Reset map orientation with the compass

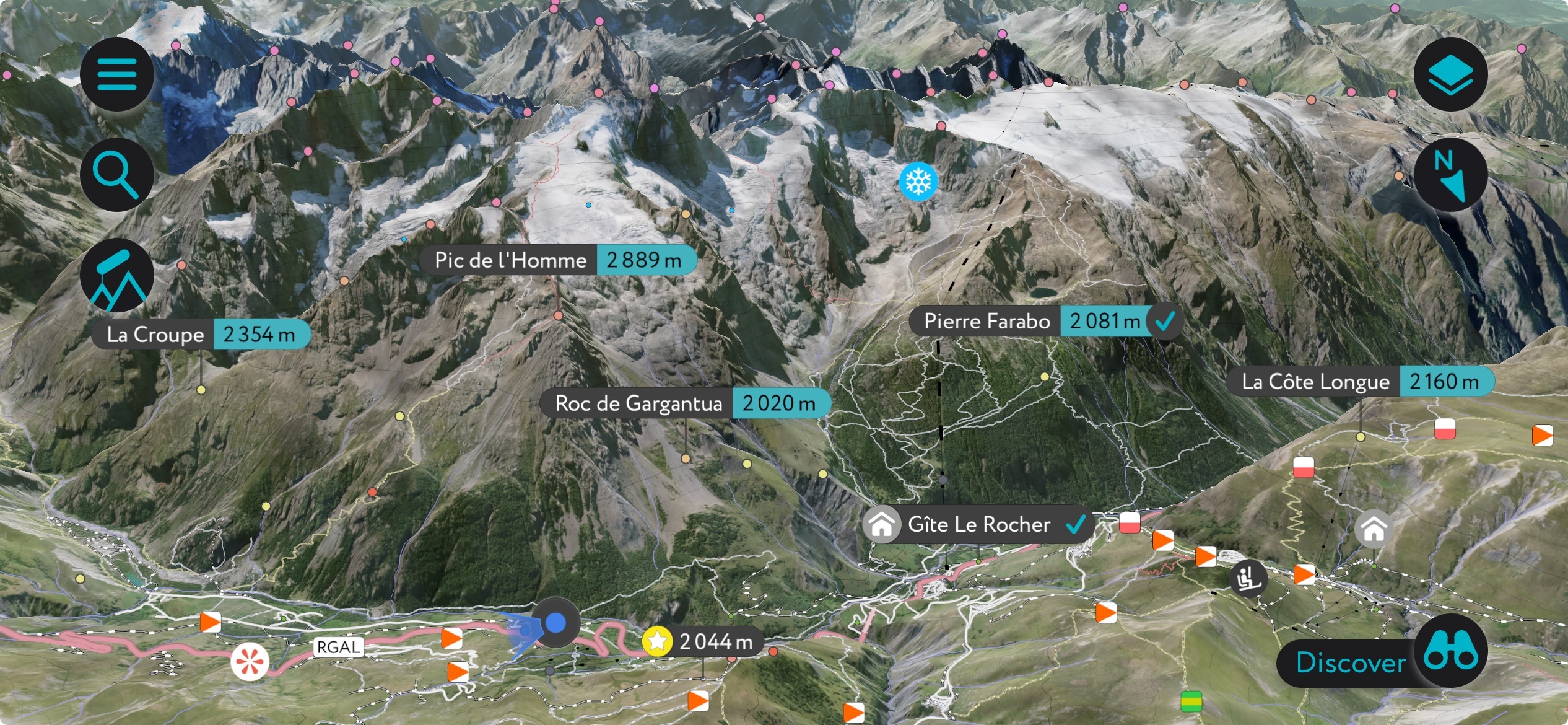coord(1451,175)
